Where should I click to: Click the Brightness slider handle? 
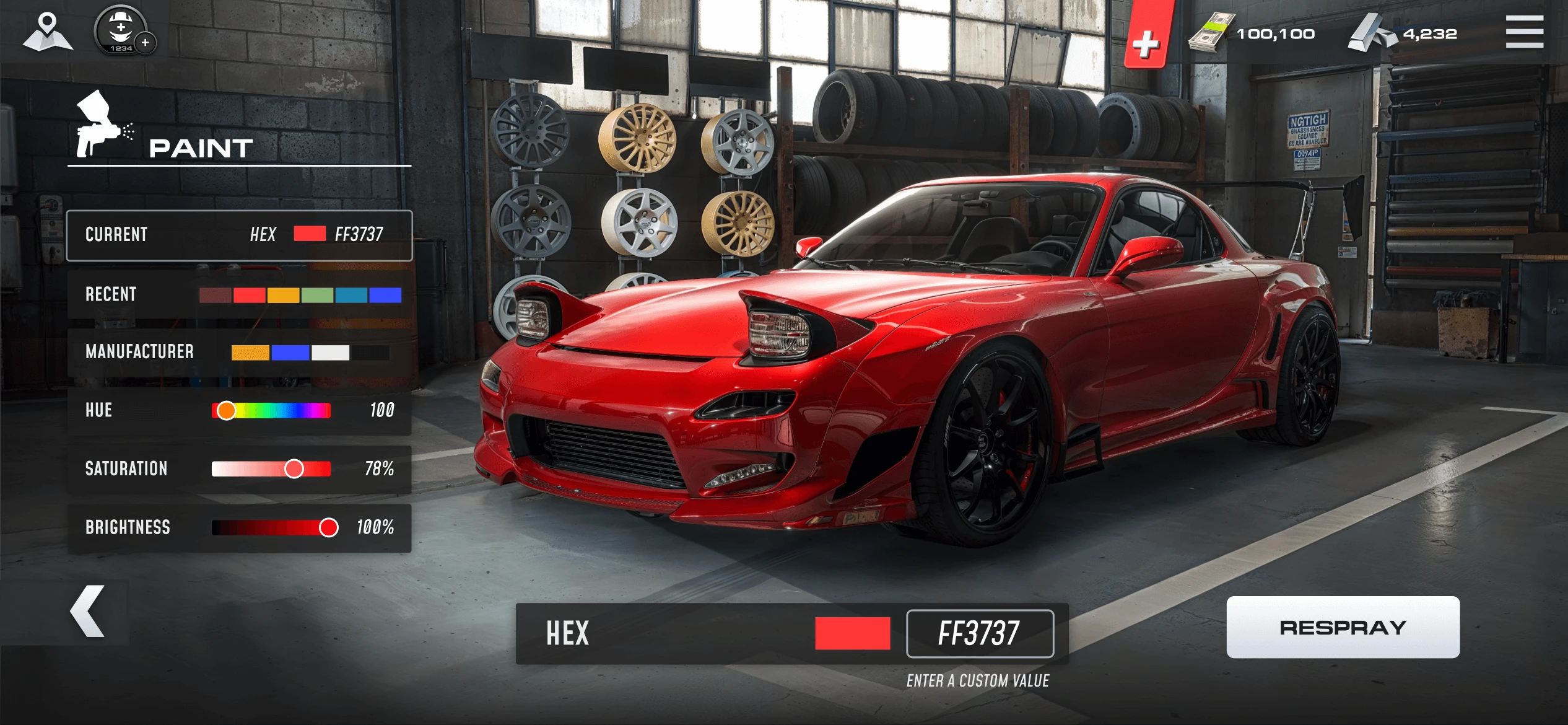click(x=329, y=527)
